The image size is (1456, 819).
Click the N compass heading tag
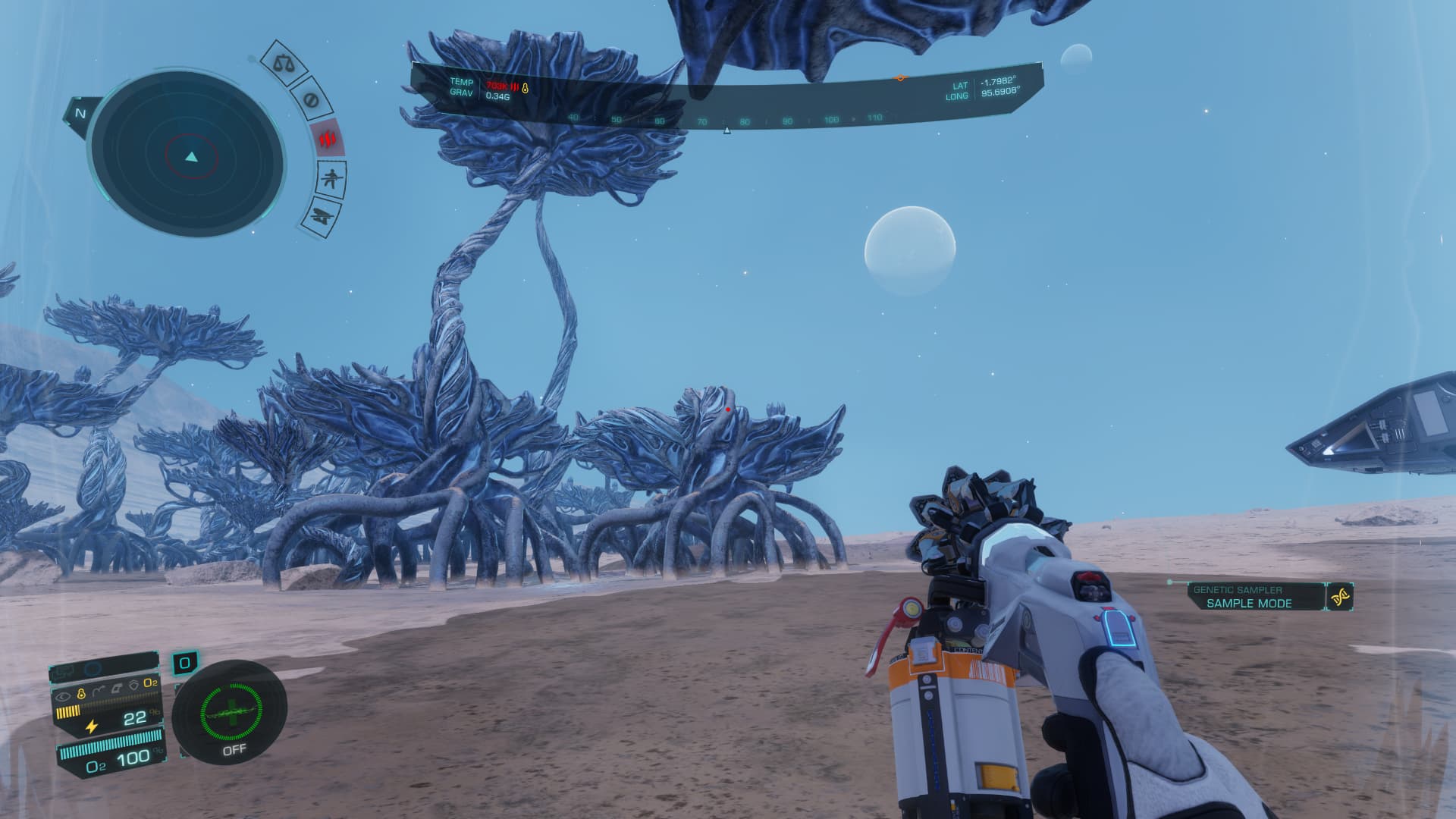click(x=80, y=114)
